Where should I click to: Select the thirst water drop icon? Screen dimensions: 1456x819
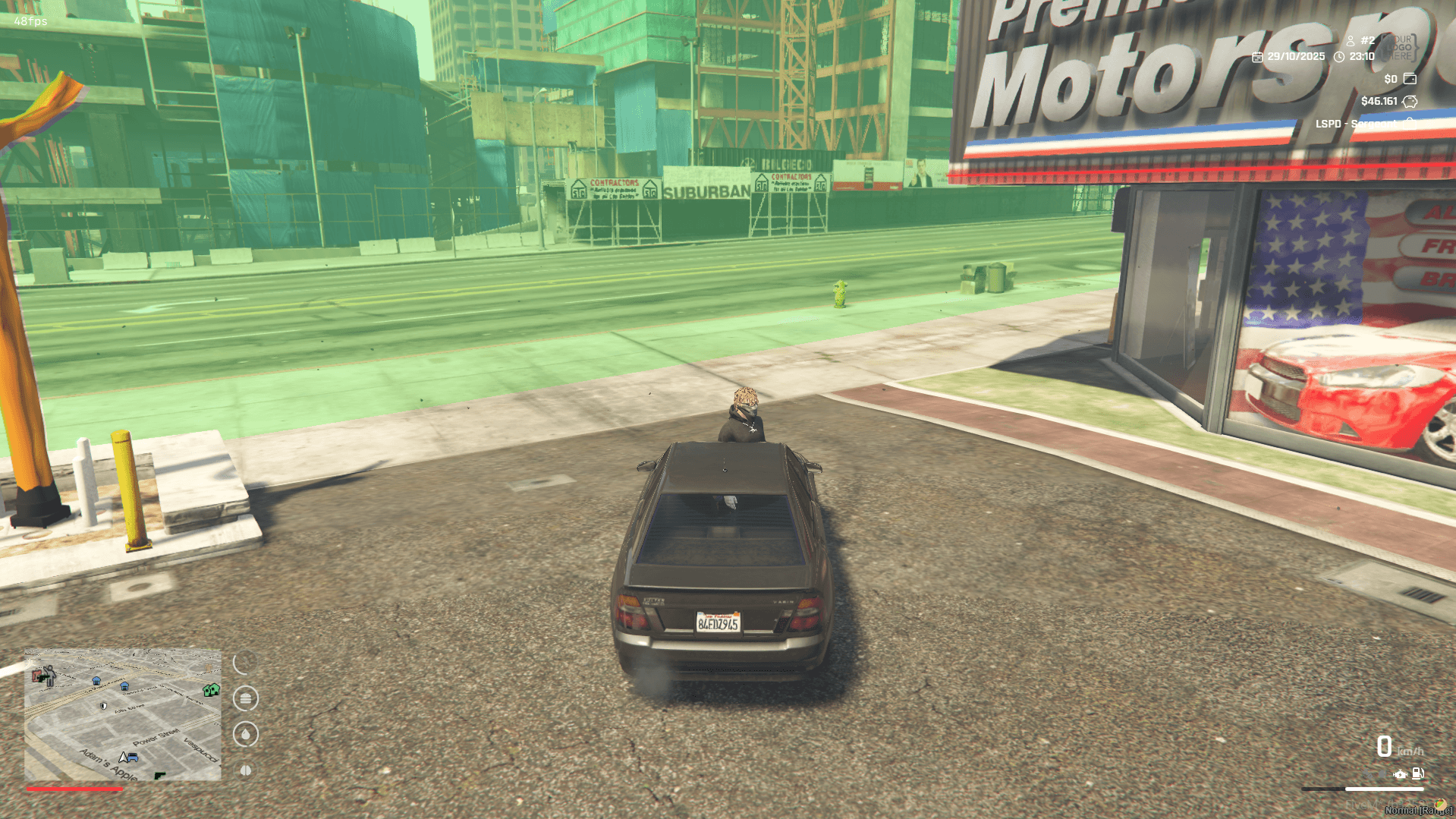(x=246, y=734)
